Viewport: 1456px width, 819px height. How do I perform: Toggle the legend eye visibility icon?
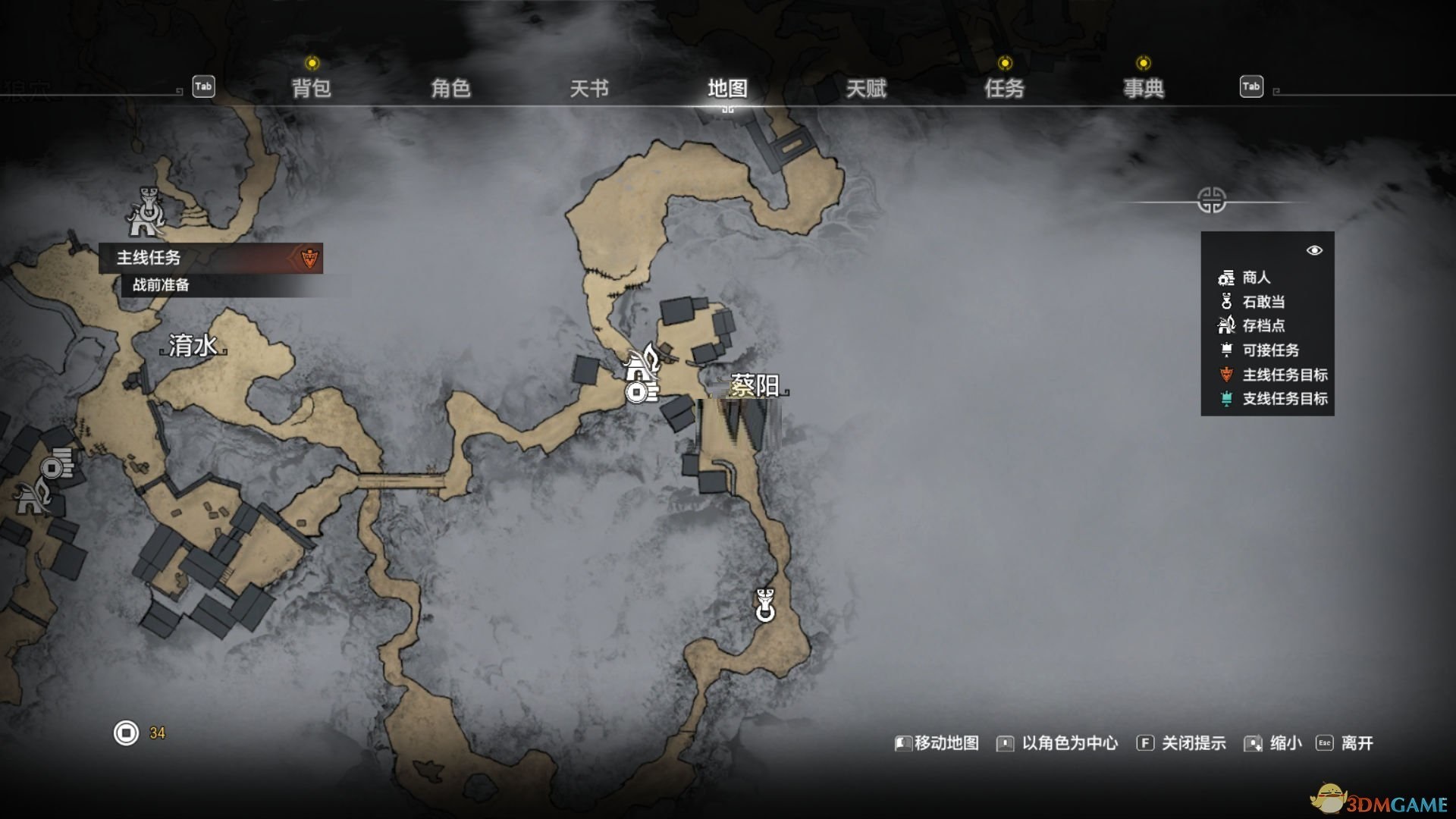coord(1314,250)
